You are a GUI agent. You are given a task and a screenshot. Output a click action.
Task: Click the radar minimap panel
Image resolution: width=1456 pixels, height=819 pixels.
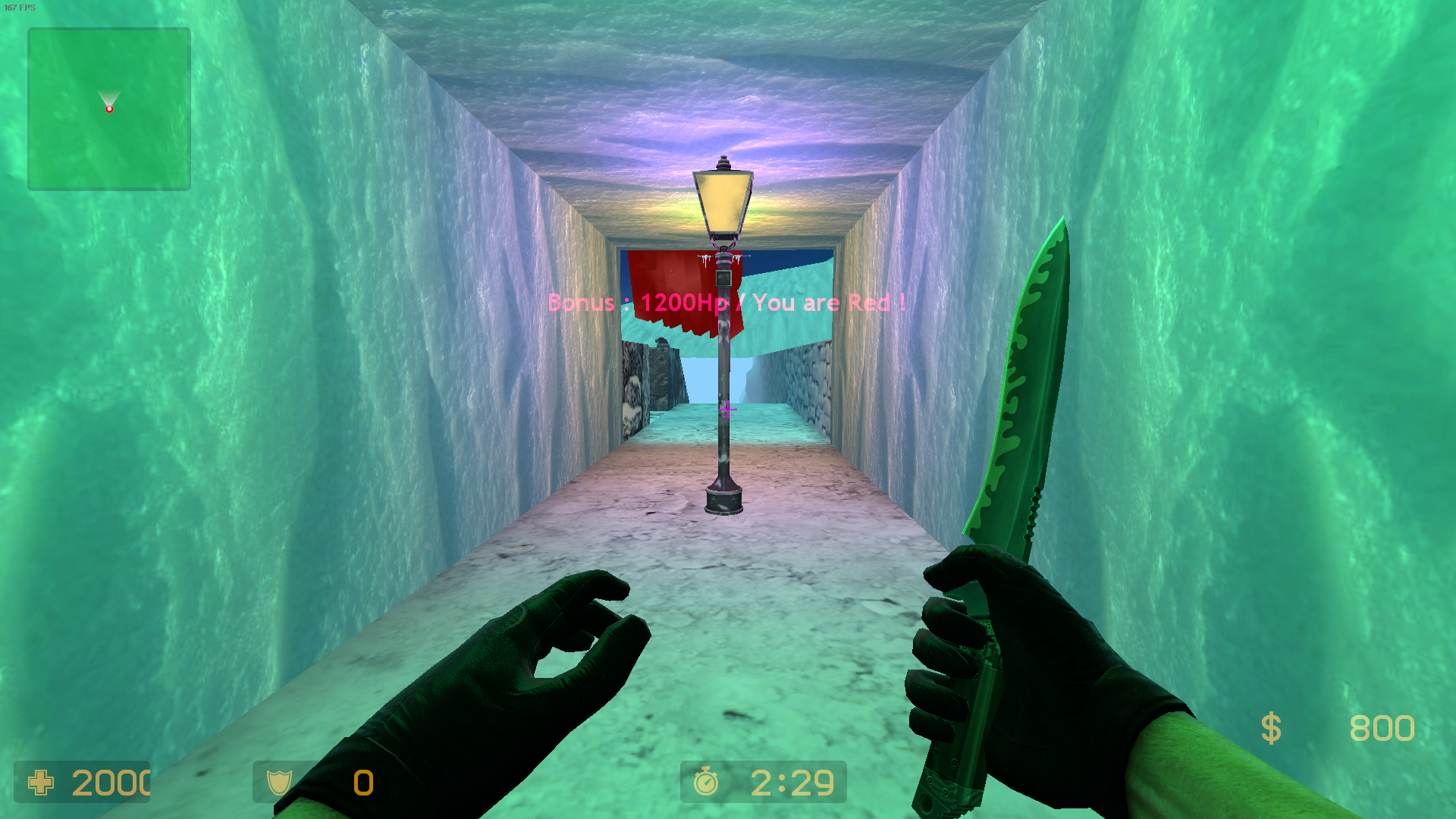[109, 109]
